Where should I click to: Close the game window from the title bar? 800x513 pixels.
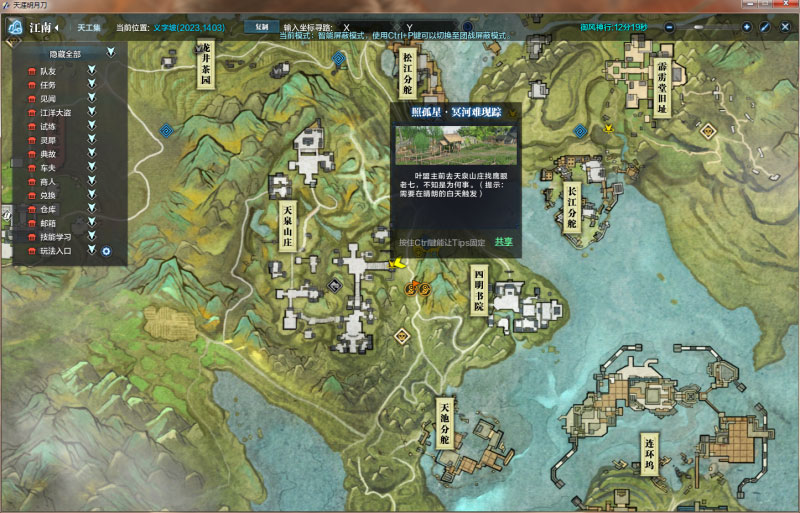coord(788,6)
